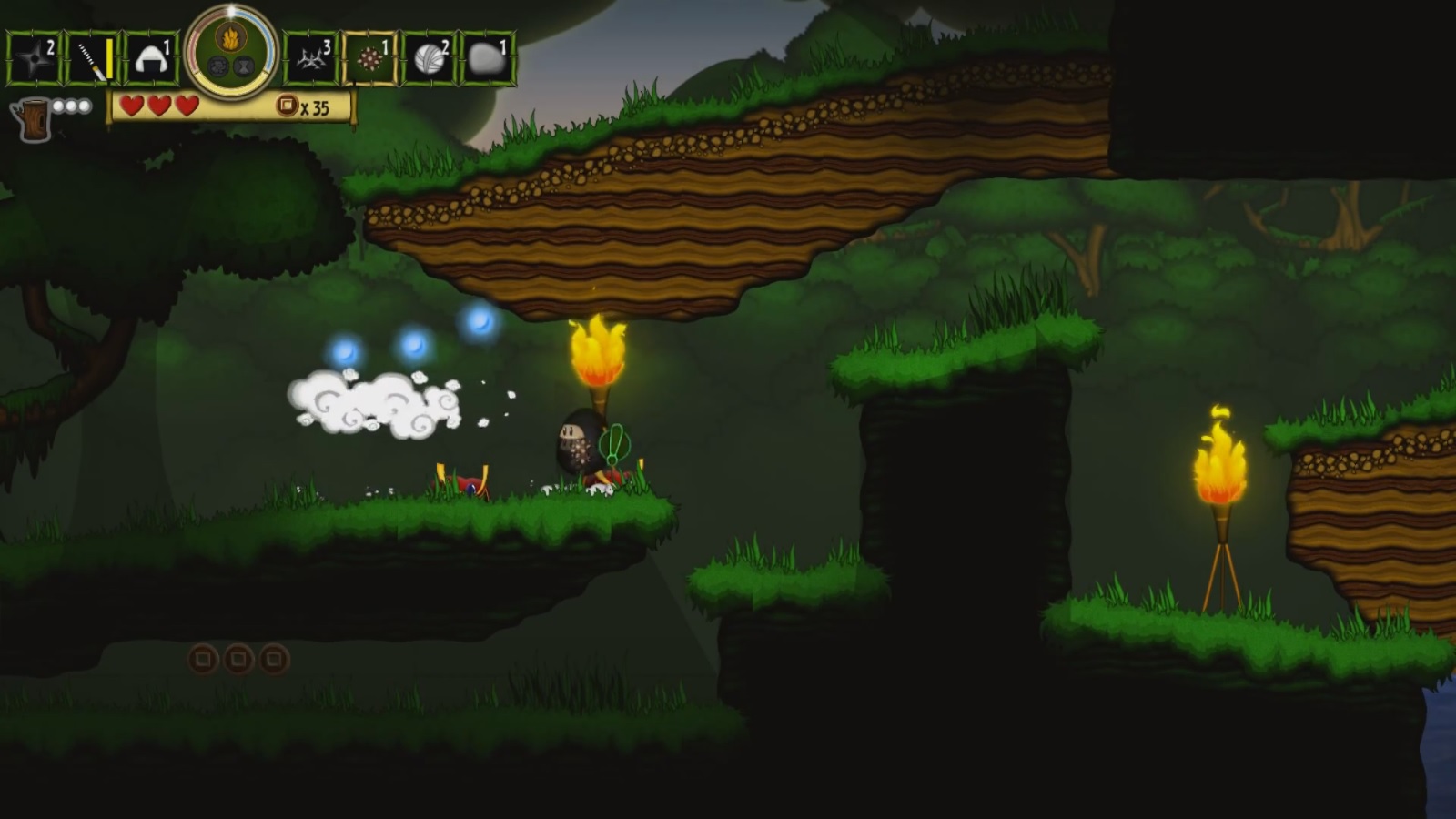
Task: Pick the highlighted spiked ball slot
Action: 370,59
